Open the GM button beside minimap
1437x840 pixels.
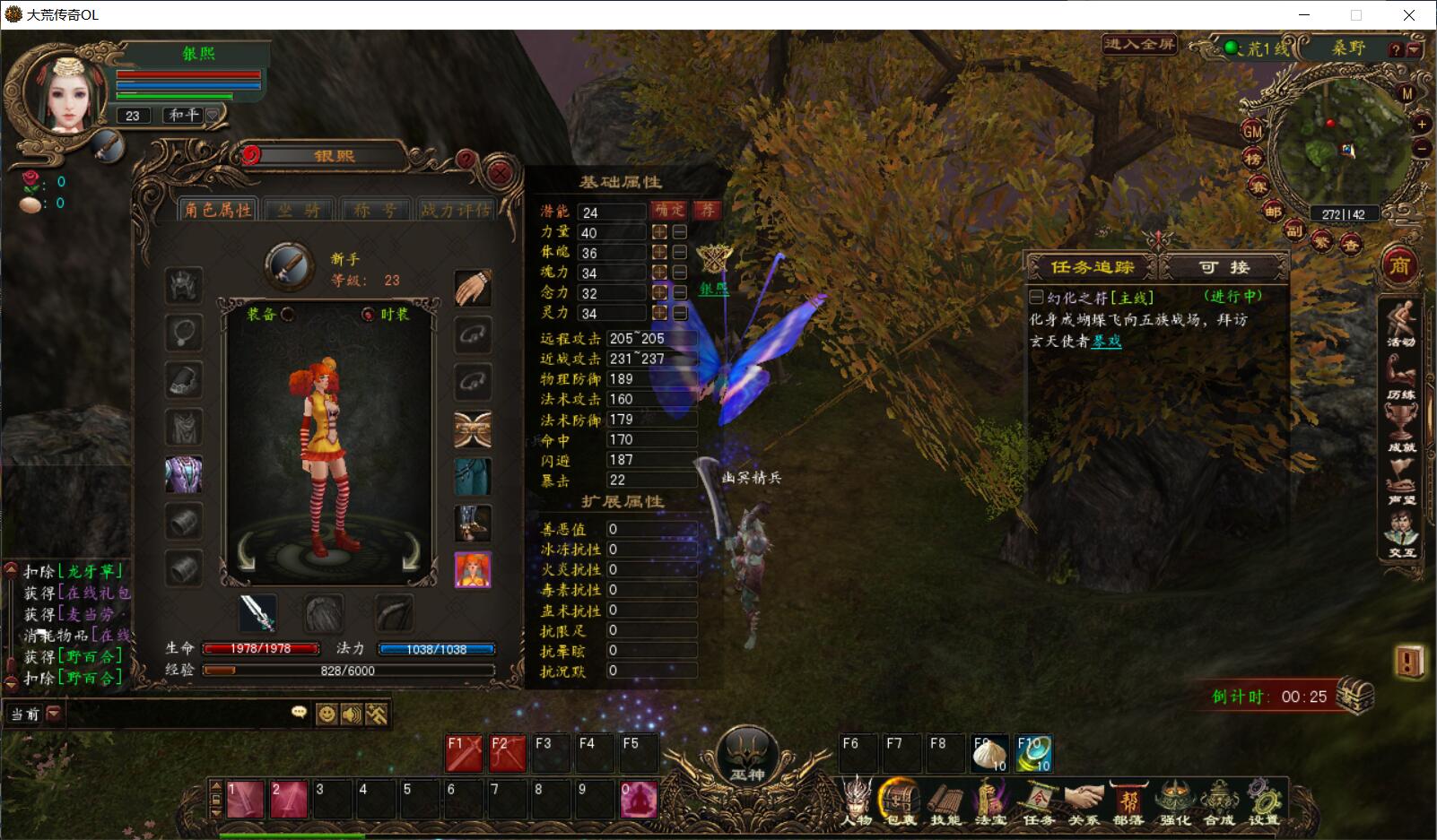(1253, 132)
